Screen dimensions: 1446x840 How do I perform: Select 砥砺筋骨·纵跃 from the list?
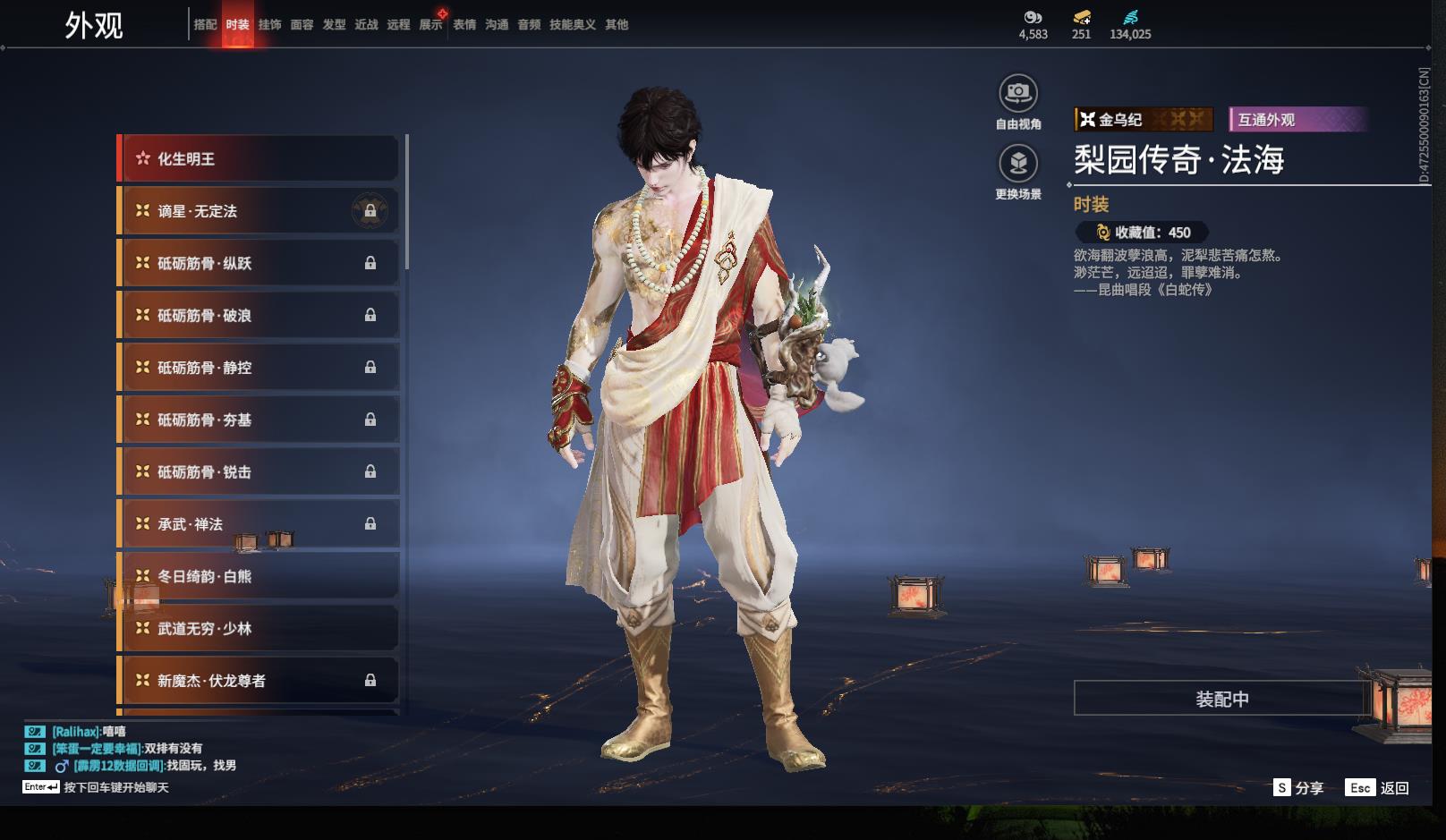258,263
